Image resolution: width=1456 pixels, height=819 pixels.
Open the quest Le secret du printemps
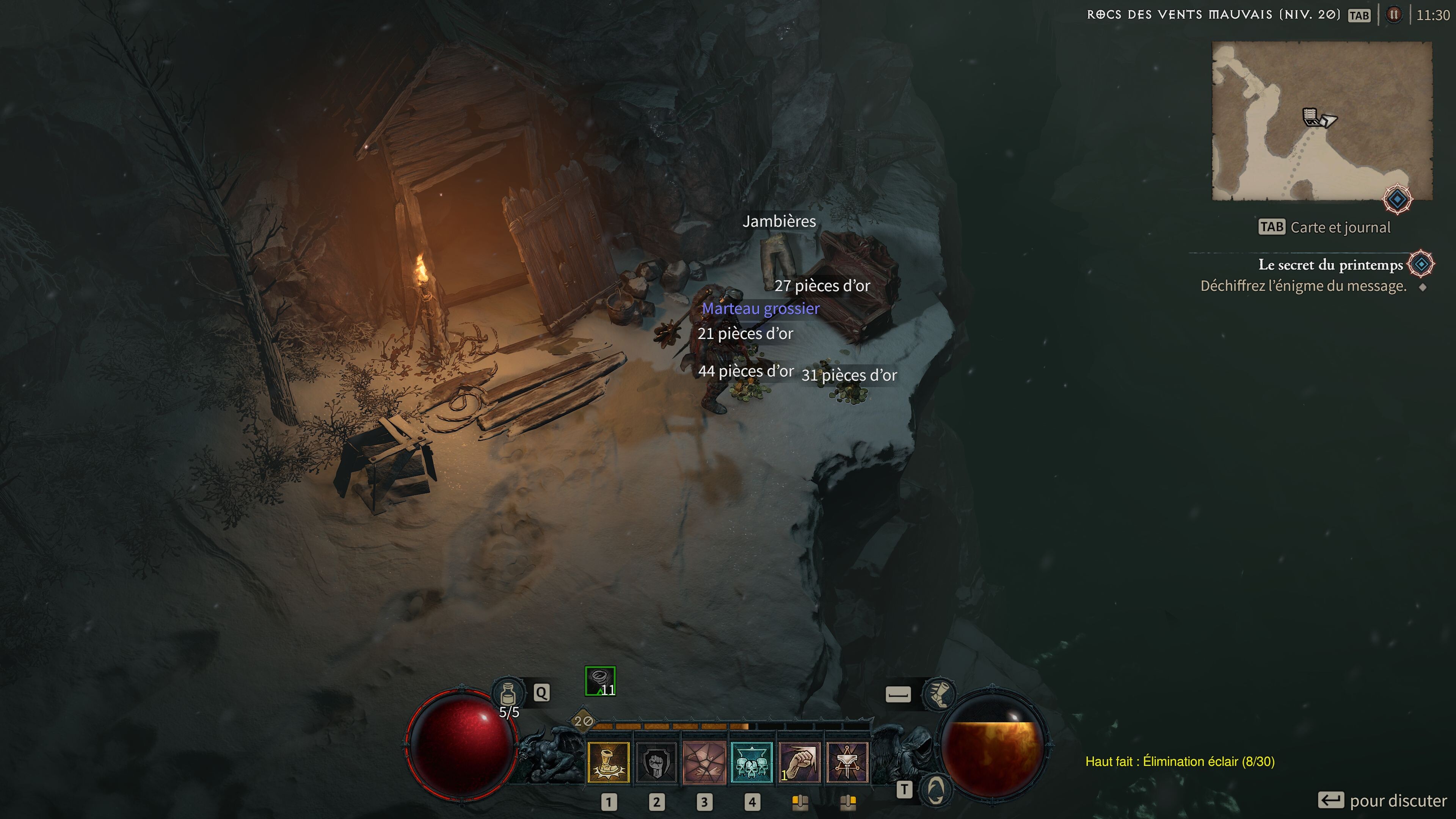coord(1330,265)
